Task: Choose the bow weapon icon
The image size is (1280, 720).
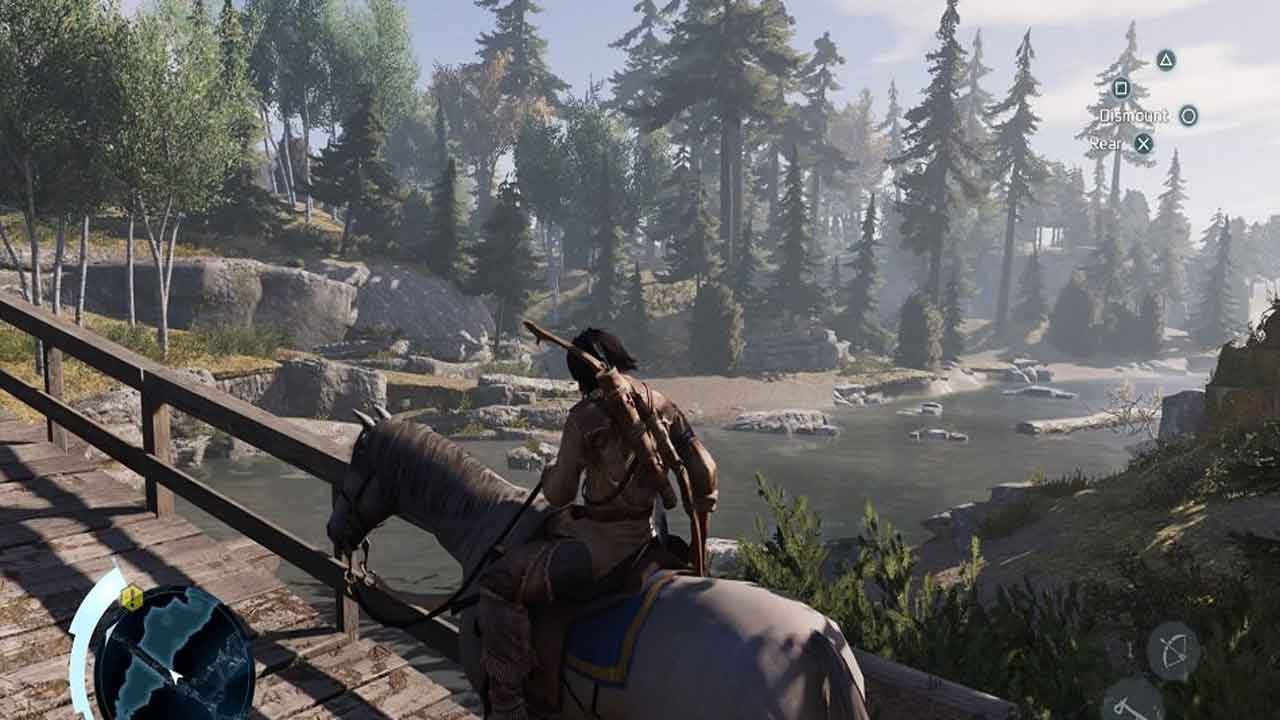Action: click(x=1172, y=651)
